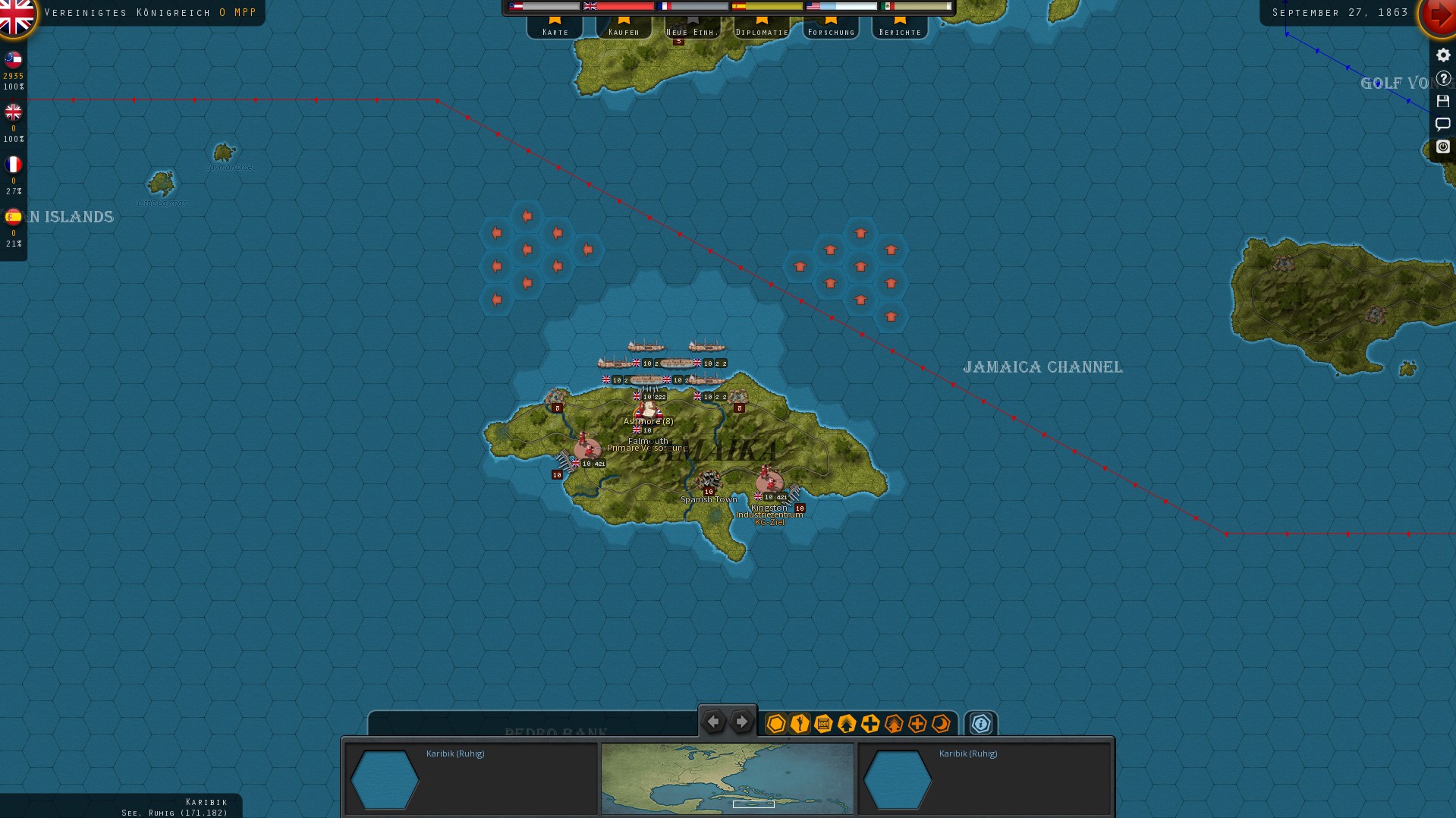
Task: Toggle the yellow upward arrows map overlay
Action: point(845,724)
